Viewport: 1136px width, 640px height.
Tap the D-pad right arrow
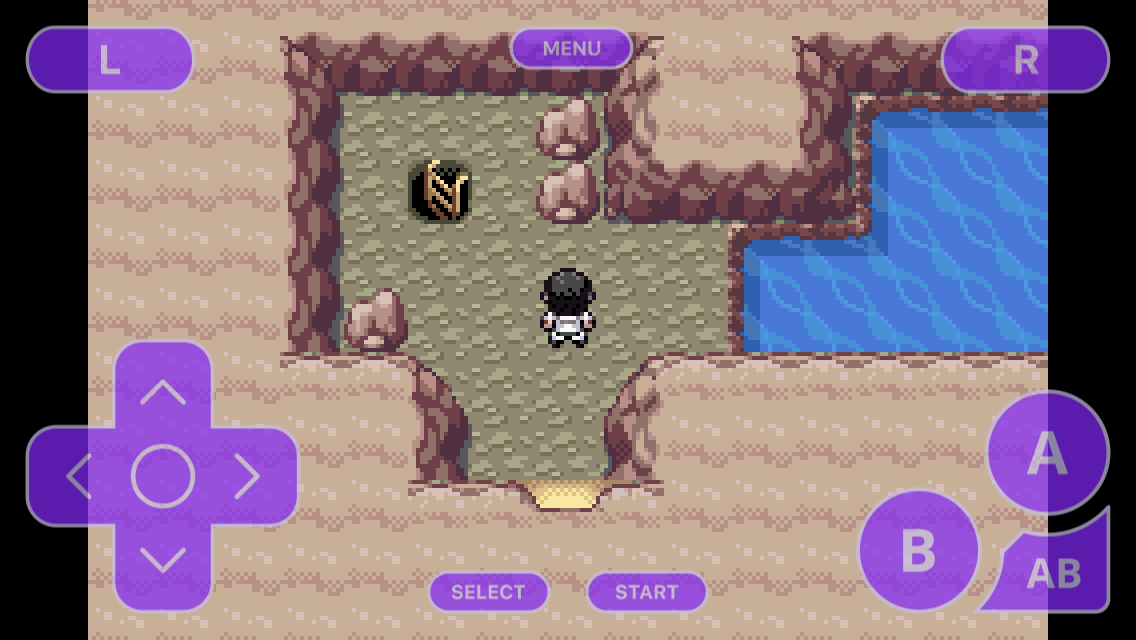[x=247, y=476]
